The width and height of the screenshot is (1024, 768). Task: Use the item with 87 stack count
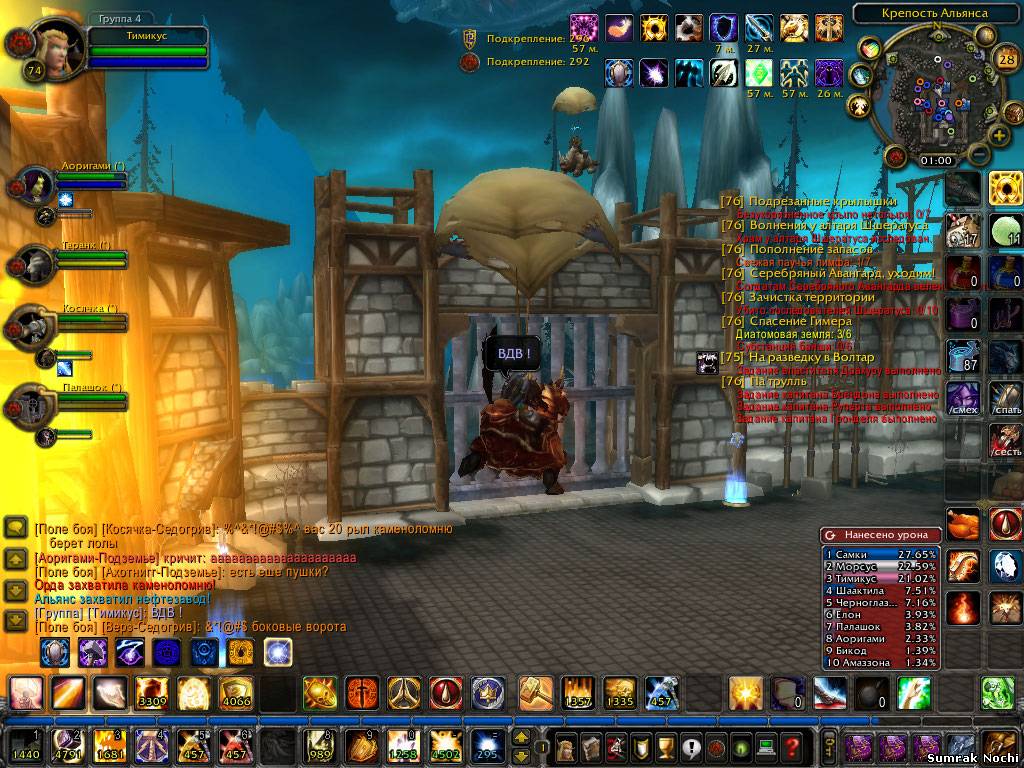[964, 356]
